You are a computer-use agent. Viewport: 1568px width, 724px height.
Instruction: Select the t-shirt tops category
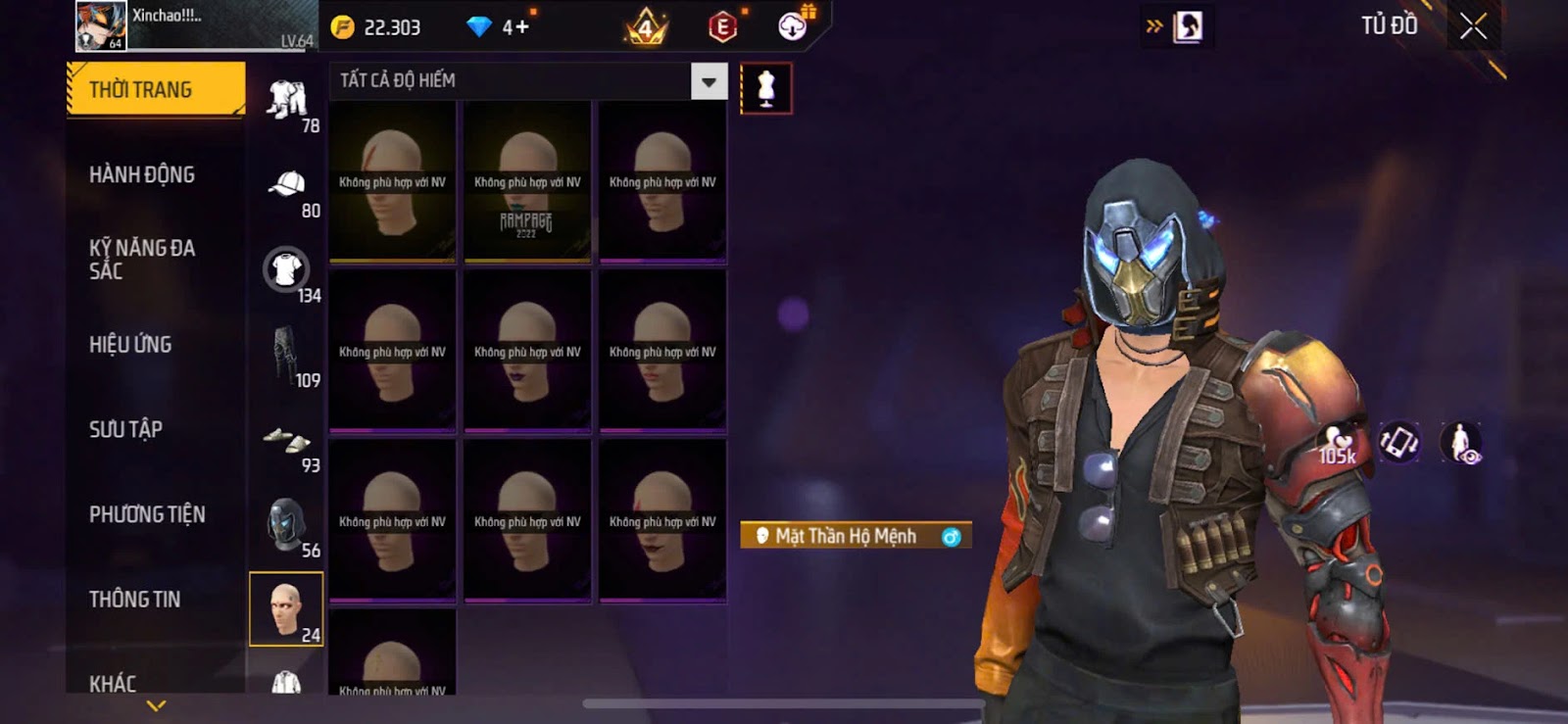(286, 269)
